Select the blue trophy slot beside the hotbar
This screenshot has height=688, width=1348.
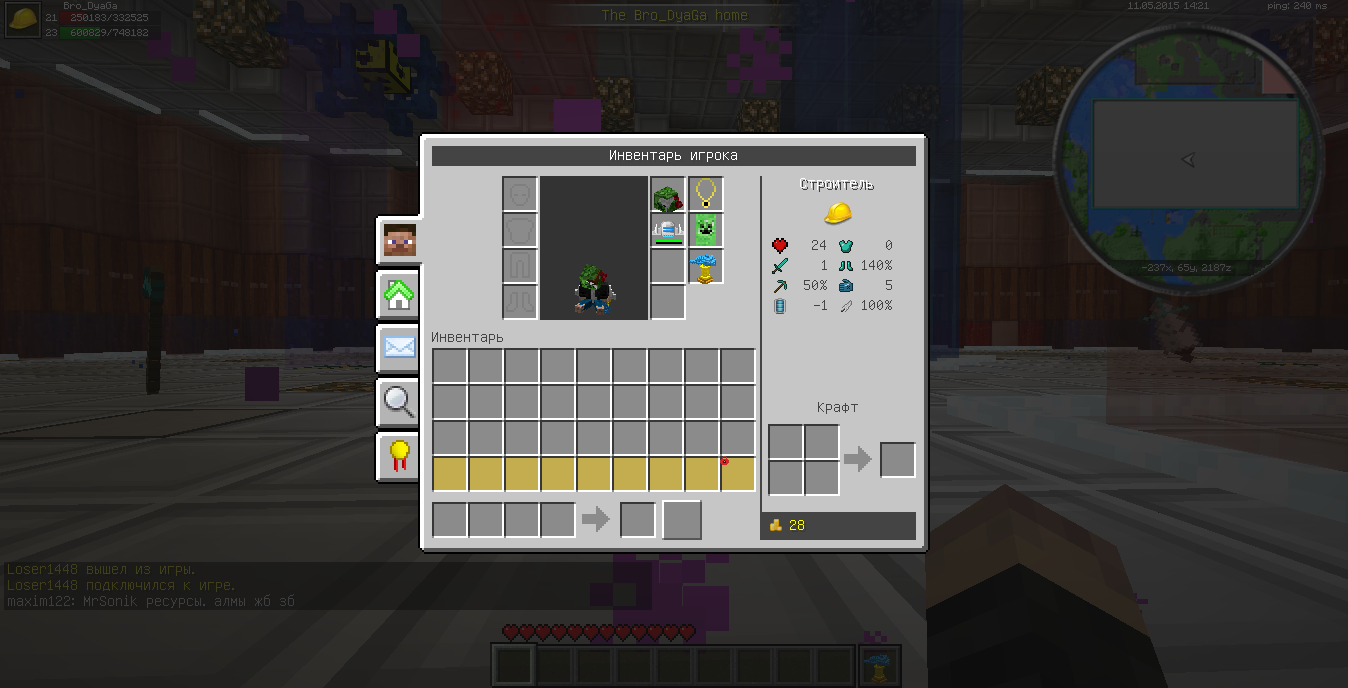[x=880, y=666]
